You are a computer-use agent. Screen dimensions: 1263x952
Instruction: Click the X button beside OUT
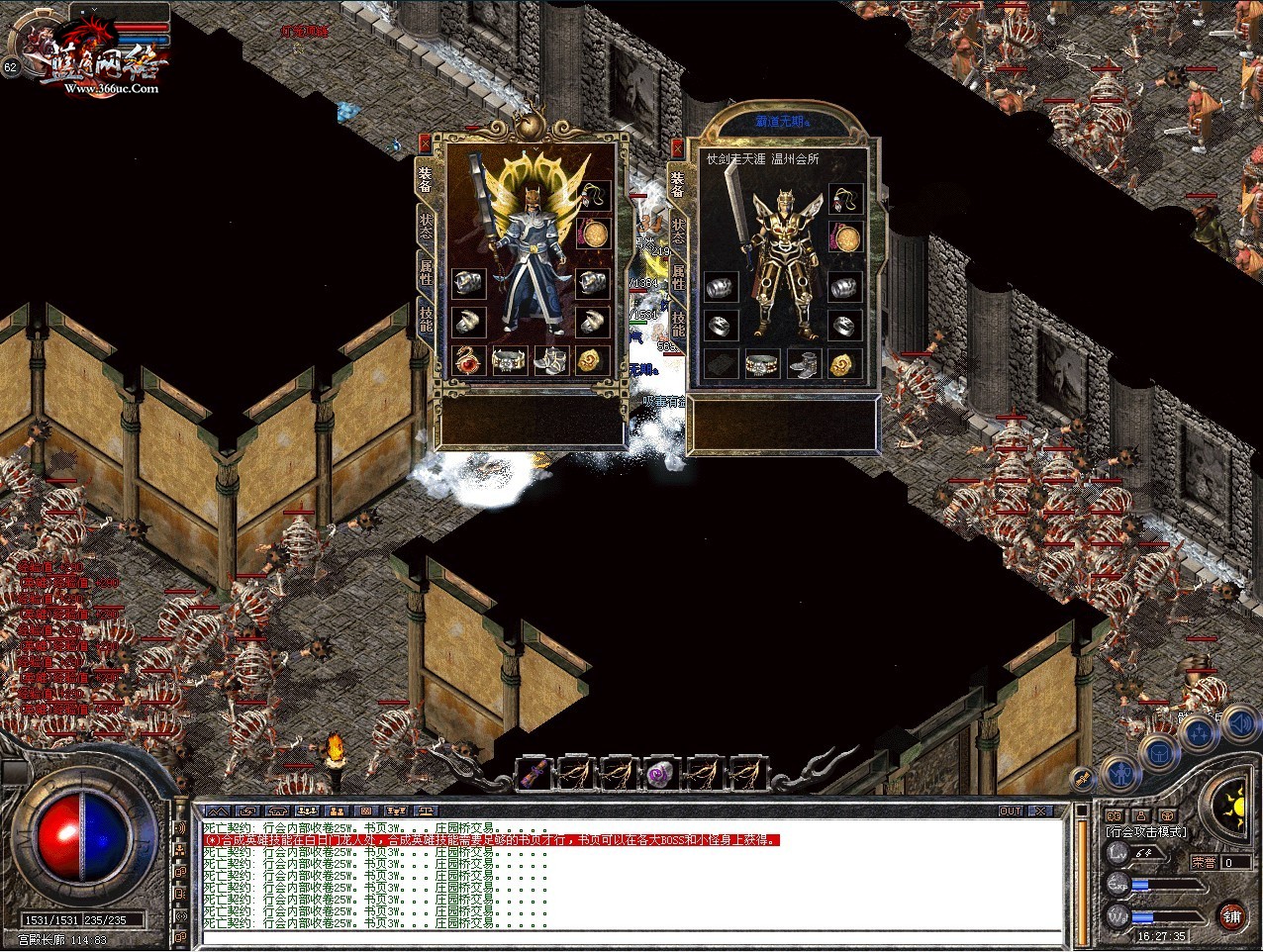tap(1039, 810)
